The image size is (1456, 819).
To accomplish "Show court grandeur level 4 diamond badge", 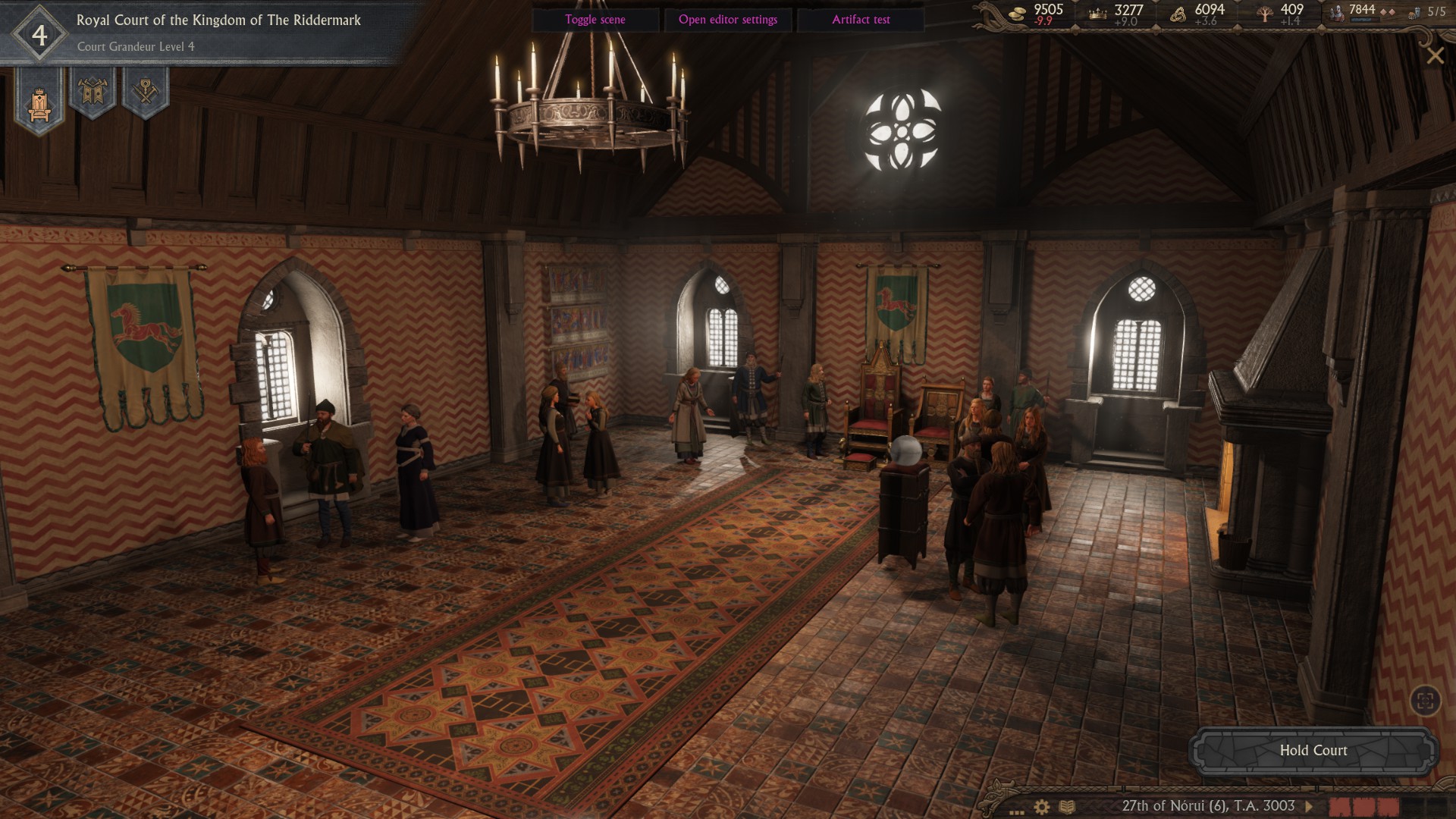I will point(39,35).
